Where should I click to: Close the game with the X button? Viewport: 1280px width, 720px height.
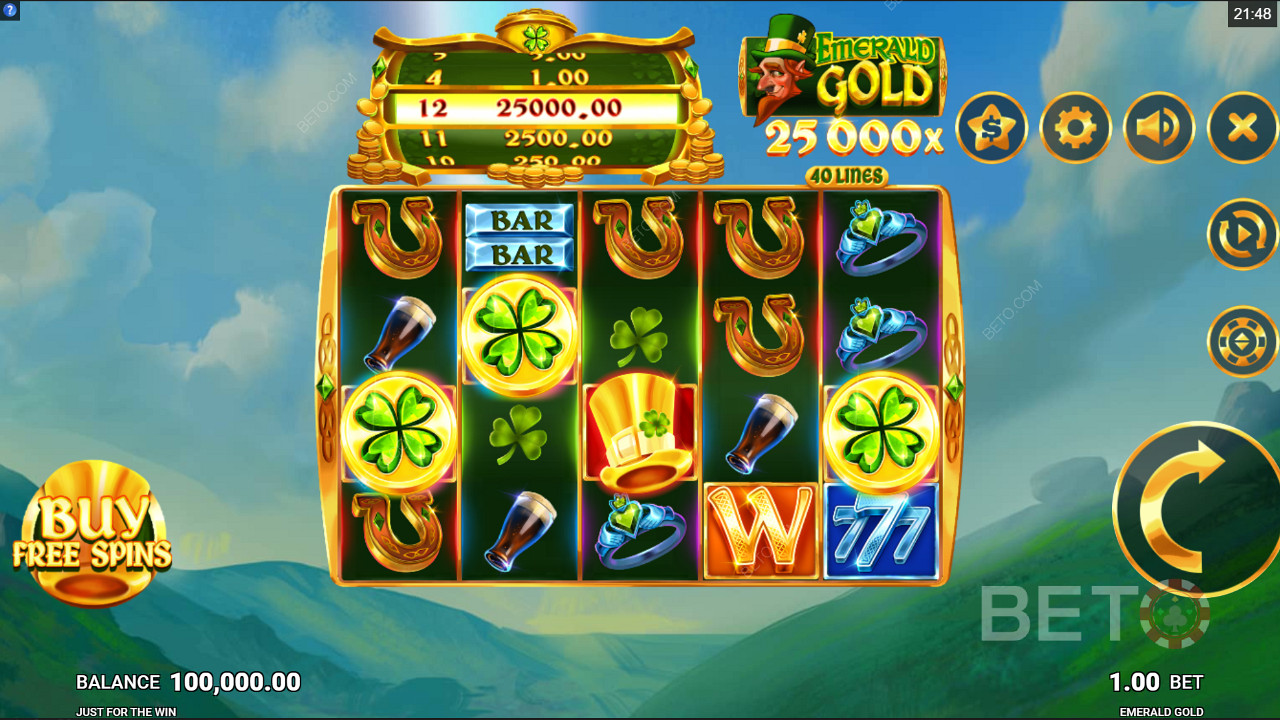point(1242,128)
